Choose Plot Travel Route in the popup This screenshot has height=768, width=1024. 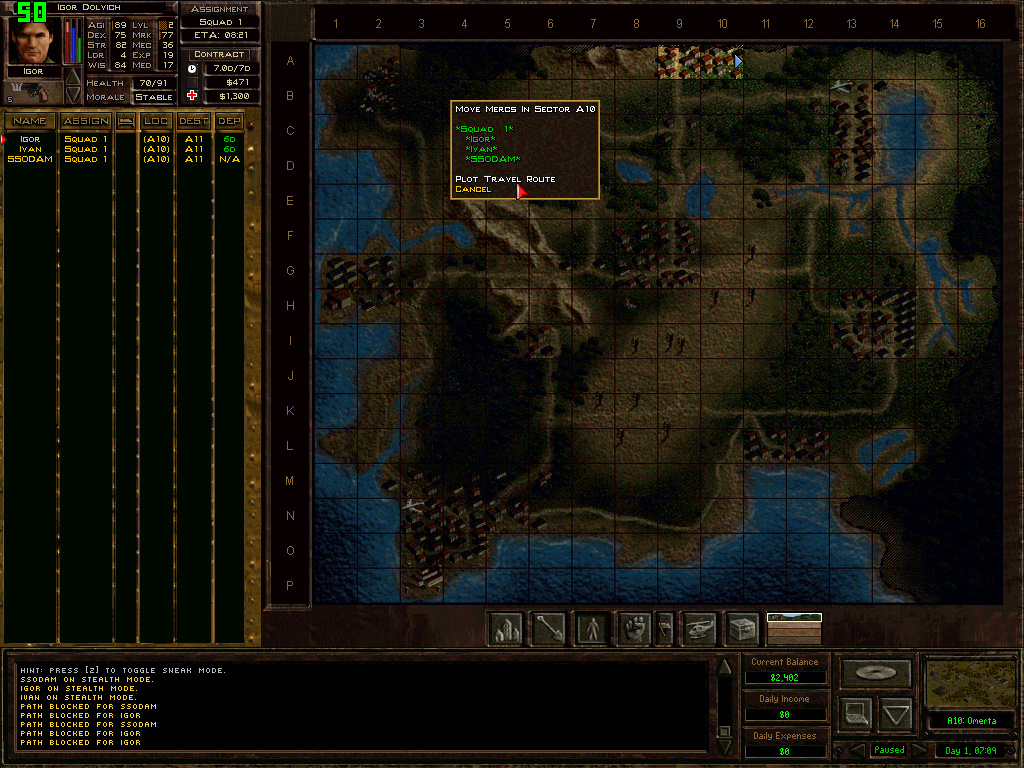pyautogui.click(x=505, y=179)
